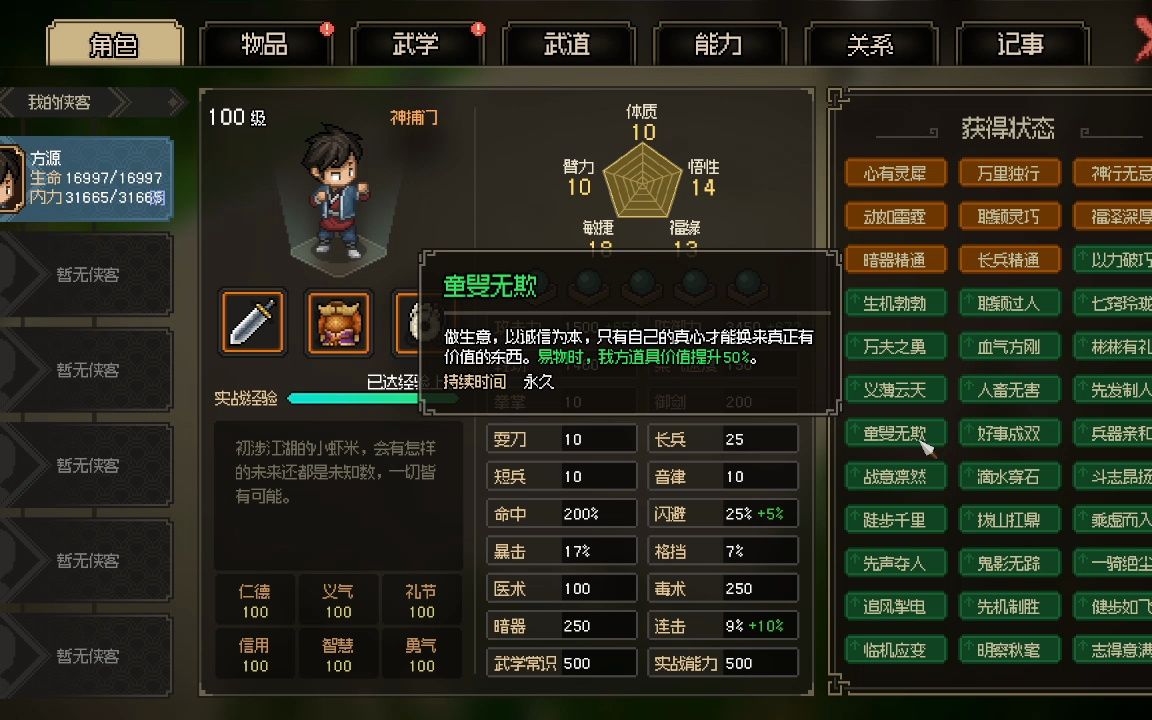
Task: Switch to the 关系 relations tab
Action: (869, 45)
